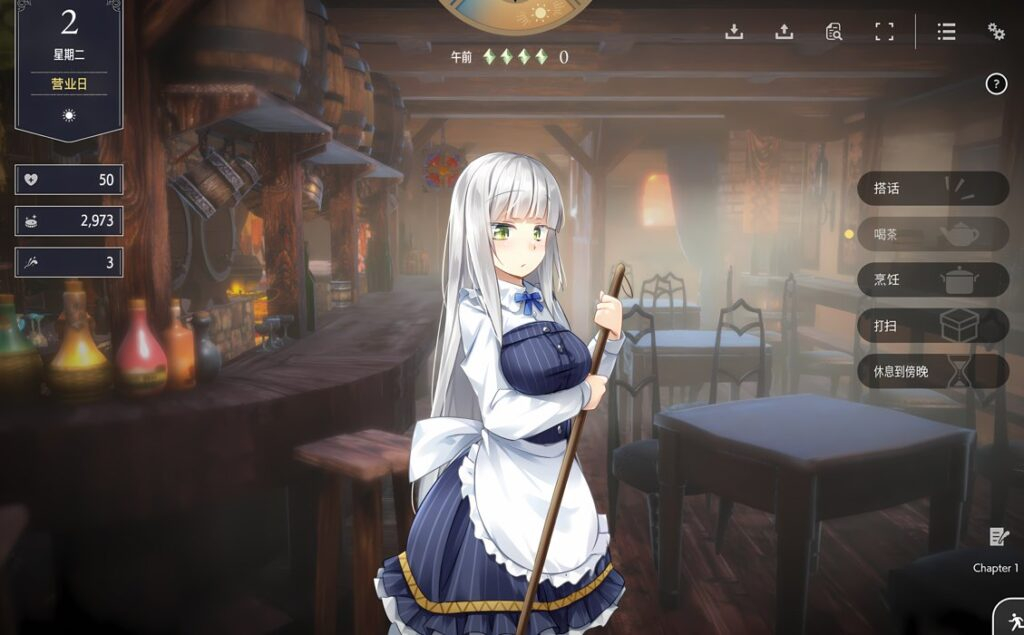Choose the 打扫 (cleaning) action

coord(931,326)
